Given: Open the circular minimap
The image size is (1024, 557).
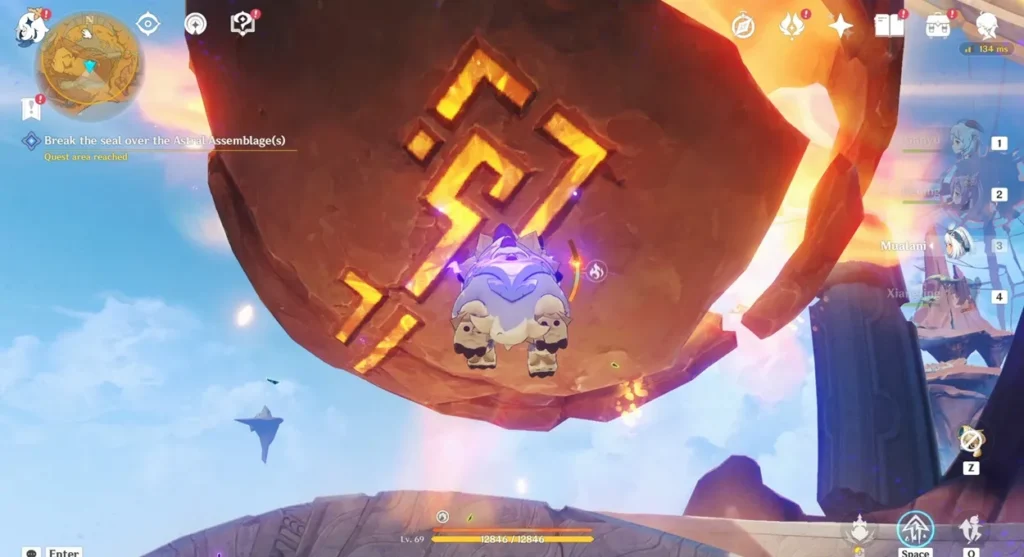Looking at the screenshot, I should coord(89,64).
